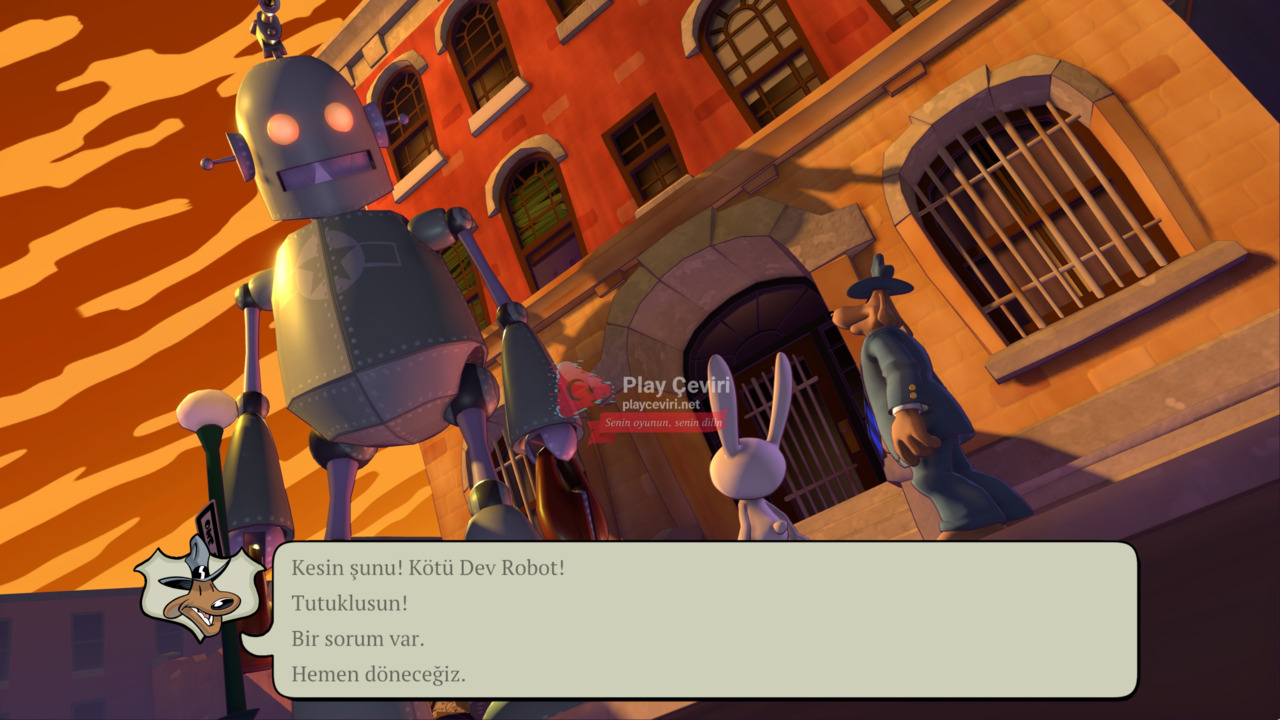The height and width of the screenshot is (720, 1280).
Task: Pick the "Bir sorum var." dialogue choice
Action: [x=358, y=639]
